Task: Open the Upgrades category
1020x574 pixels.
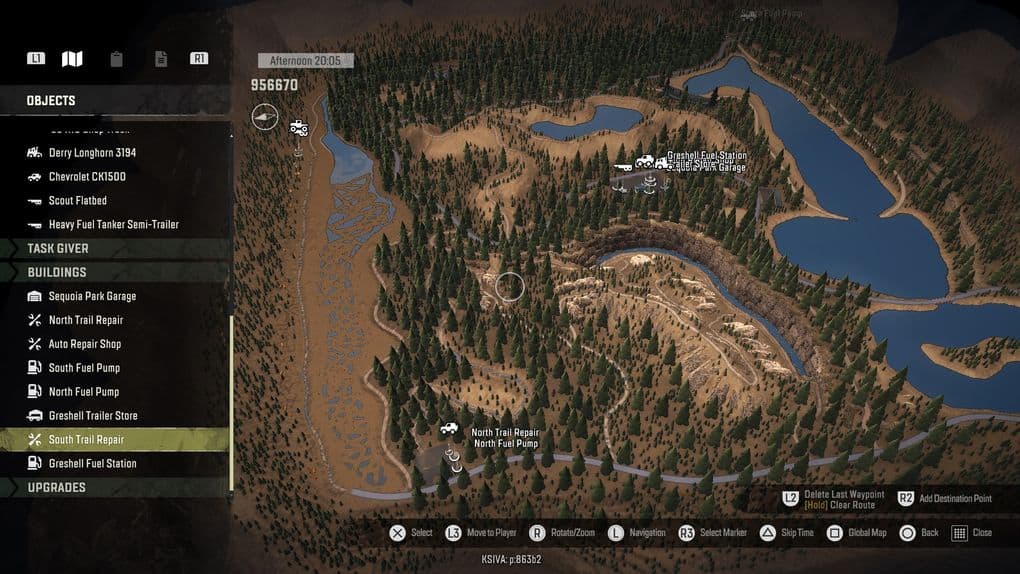Action: click(56, 488)
